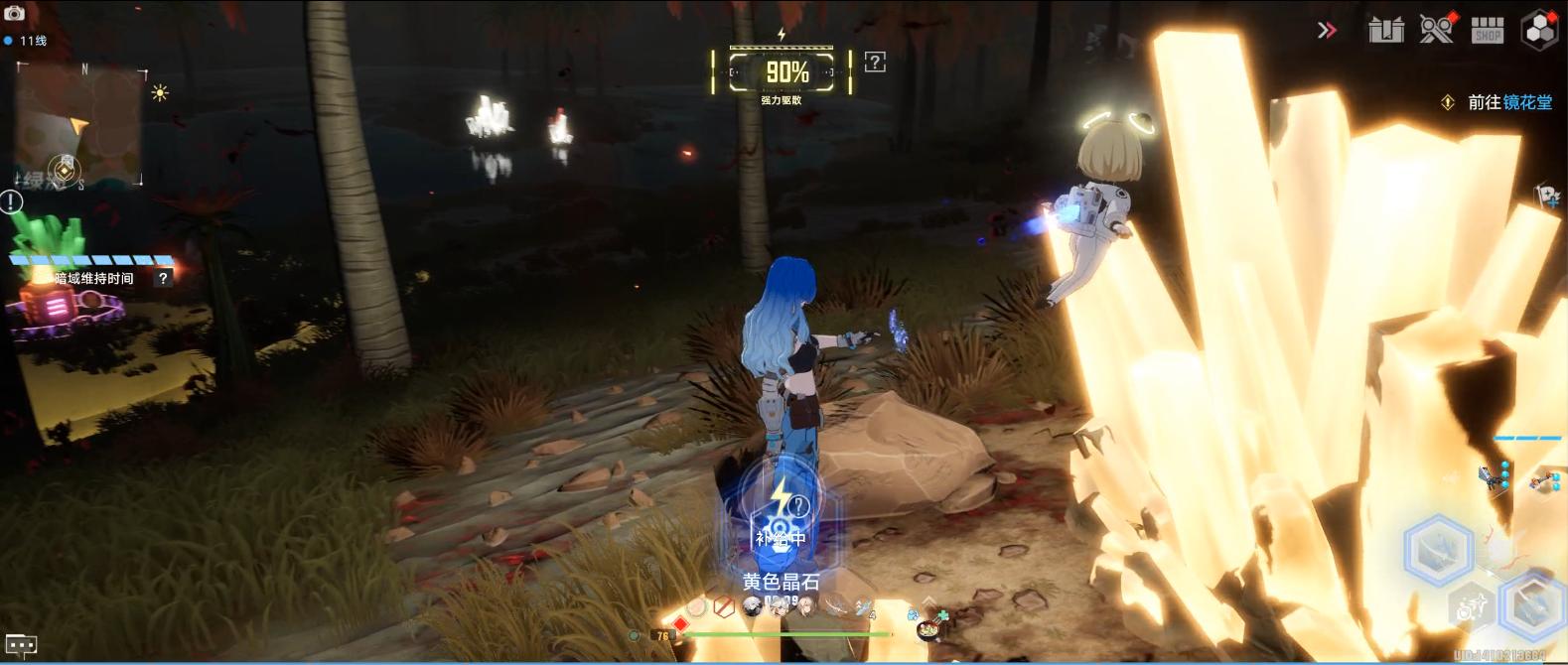This screenshot has height=665, width=1568.
Task: Click the camera screenshot icon
Action: (15, 12)
